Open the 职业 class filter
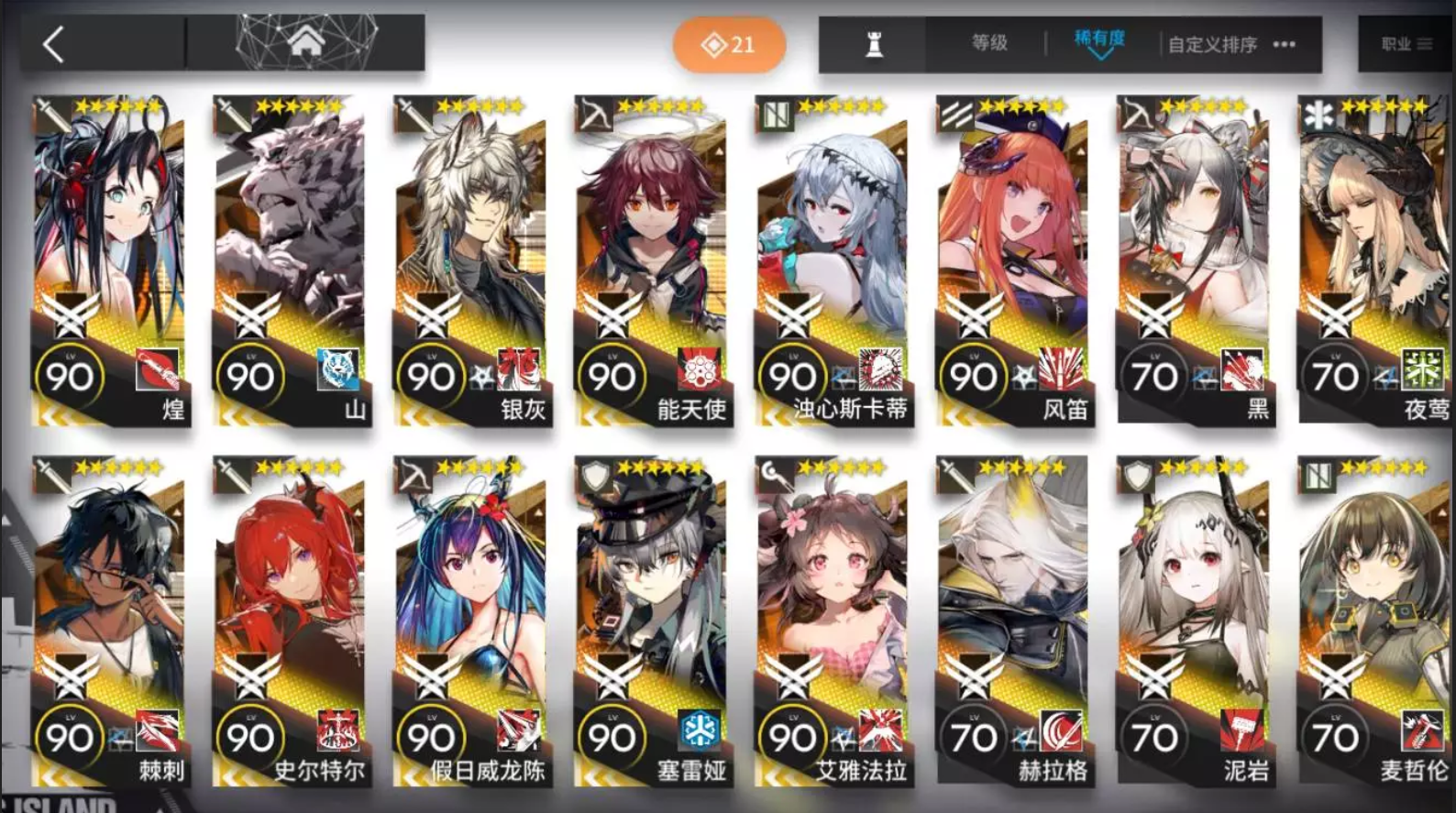1456x813 pixels. pos(1397,43)
